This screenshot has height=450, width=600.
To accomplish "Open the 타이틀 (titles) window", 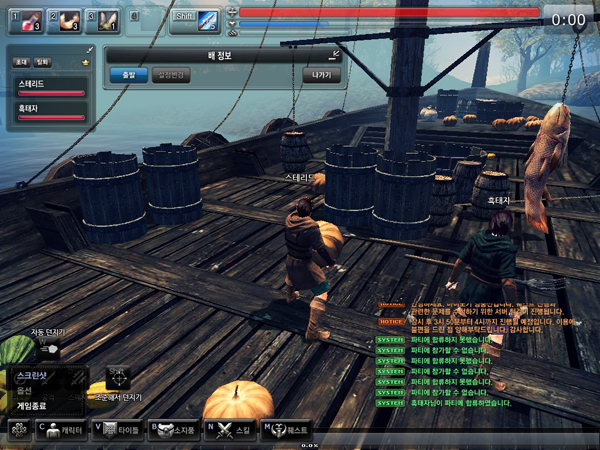I will [116, 429].
